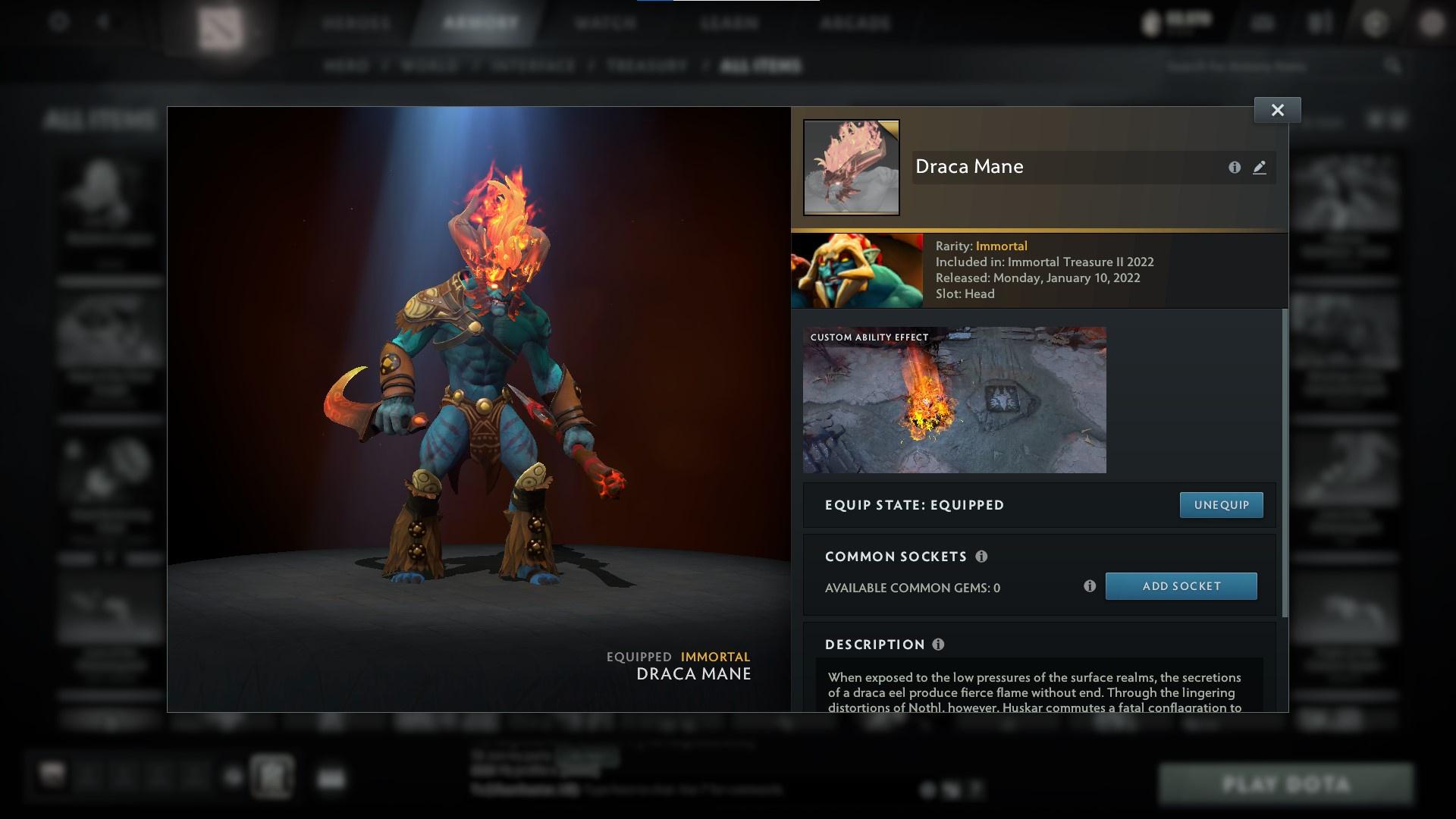Click the pencil icon to rename Draca Mane

coord(1260,168)
